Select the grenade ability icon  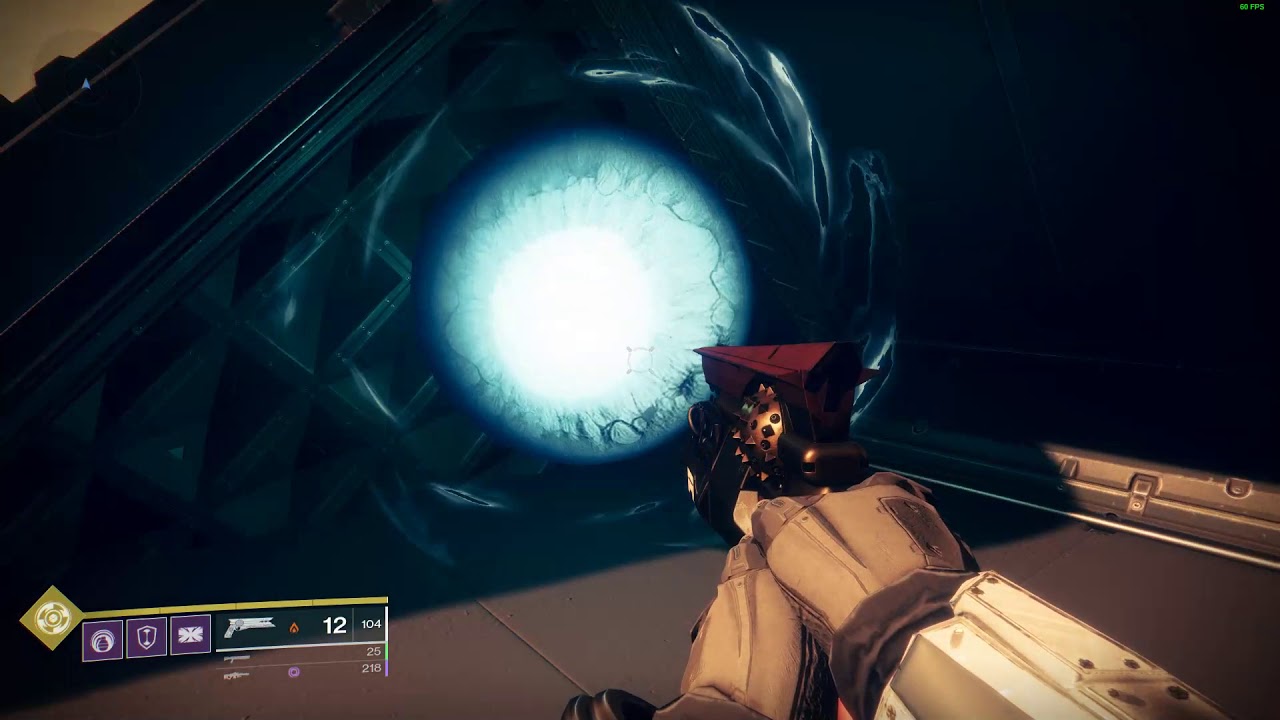[103, 639]
